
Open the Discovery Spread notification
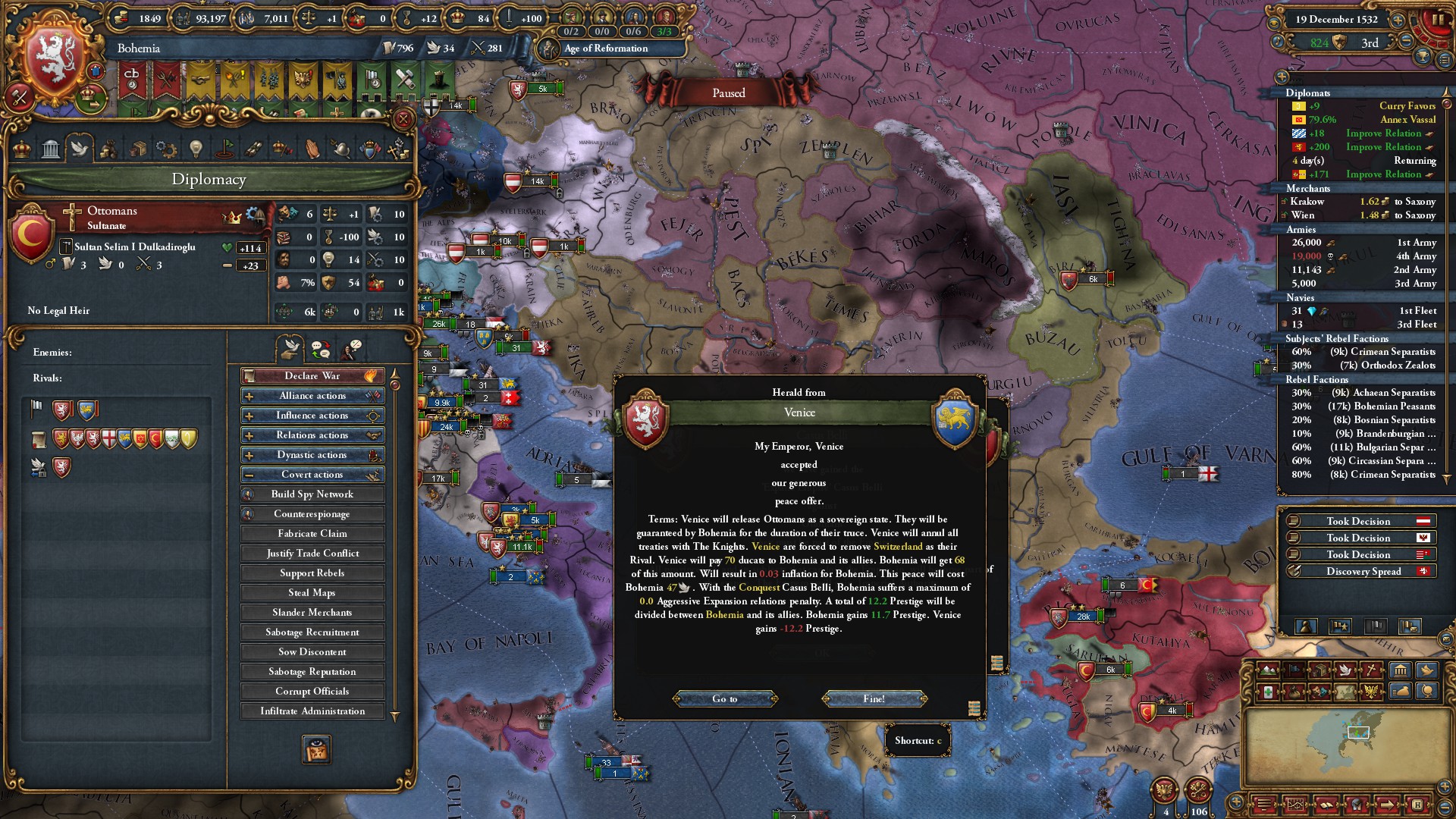pos(1363,572)
